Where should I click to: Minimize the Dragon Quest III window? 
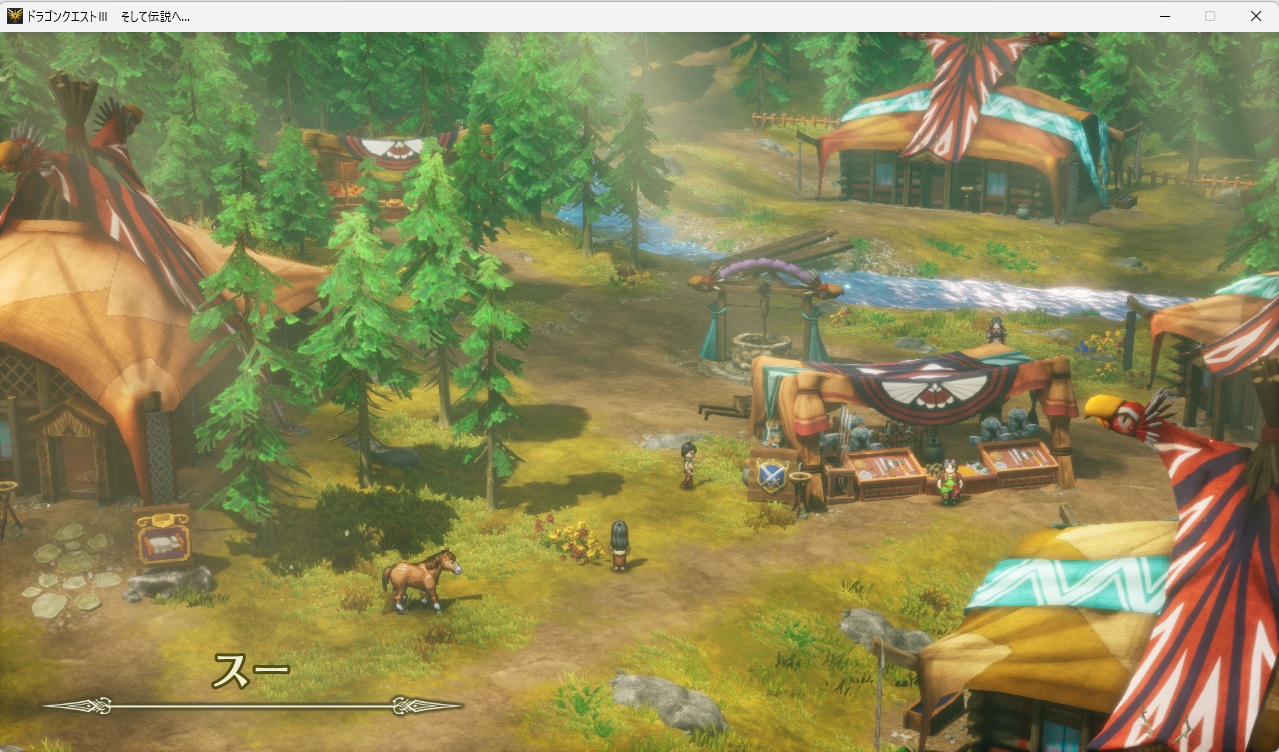1165,16
